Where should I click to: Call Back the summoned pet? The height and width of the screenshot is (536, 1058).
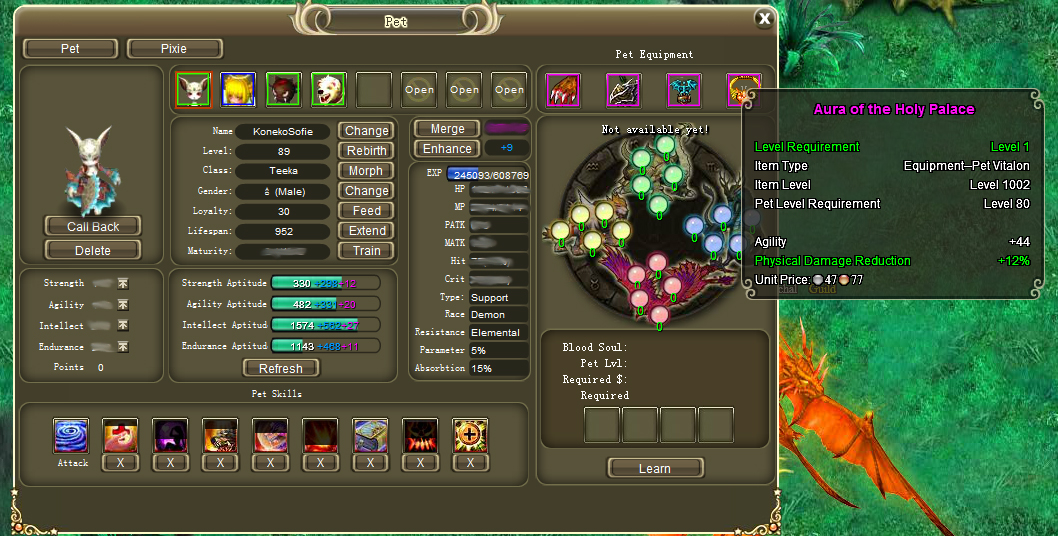coord(93,227)
